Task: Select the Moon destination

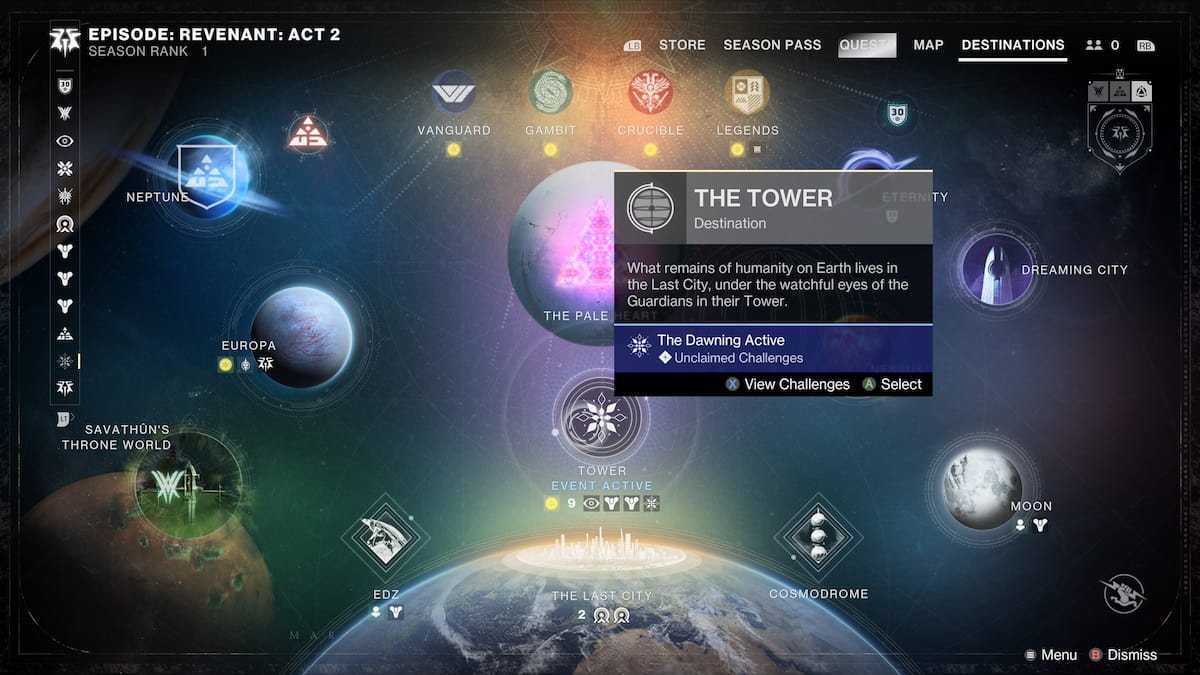Action: (x=982, y=487)
